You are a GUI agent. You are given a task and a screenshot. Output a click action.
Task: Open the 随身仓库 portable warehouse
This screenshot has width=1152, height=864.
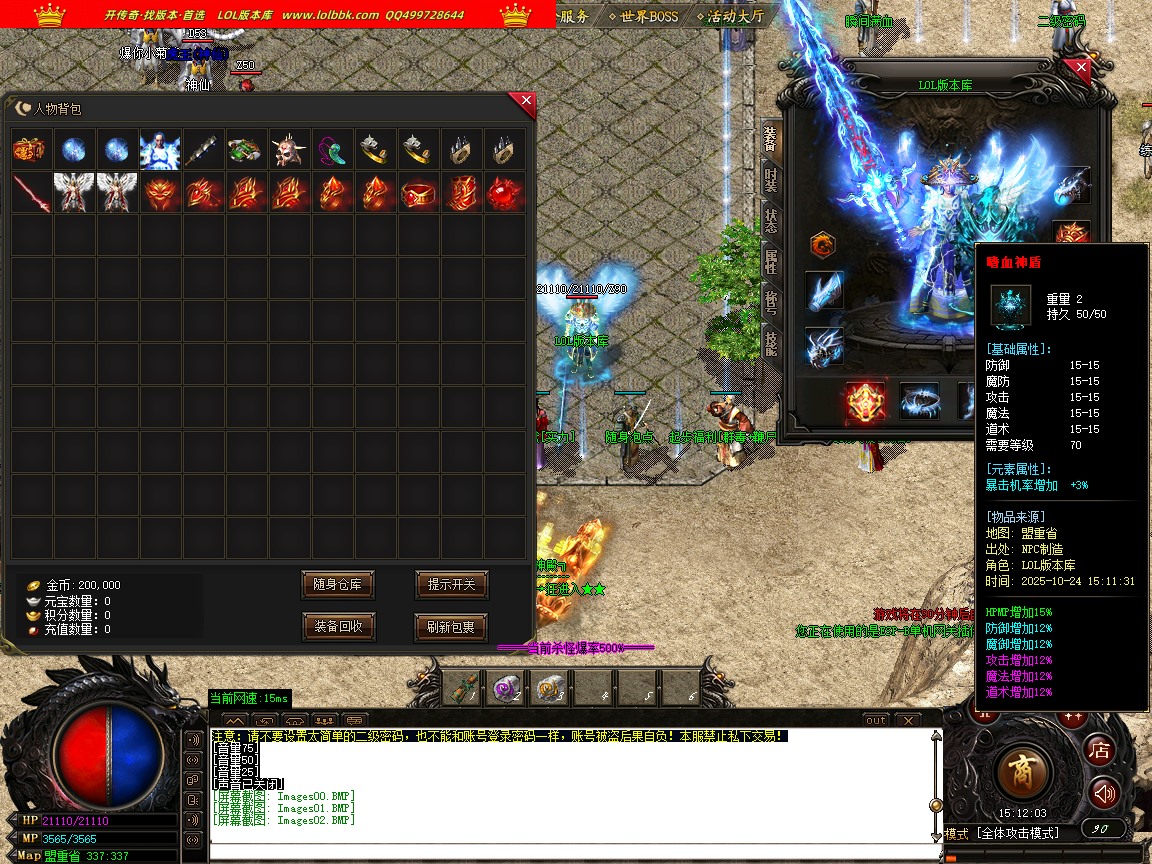coord(338,584)
